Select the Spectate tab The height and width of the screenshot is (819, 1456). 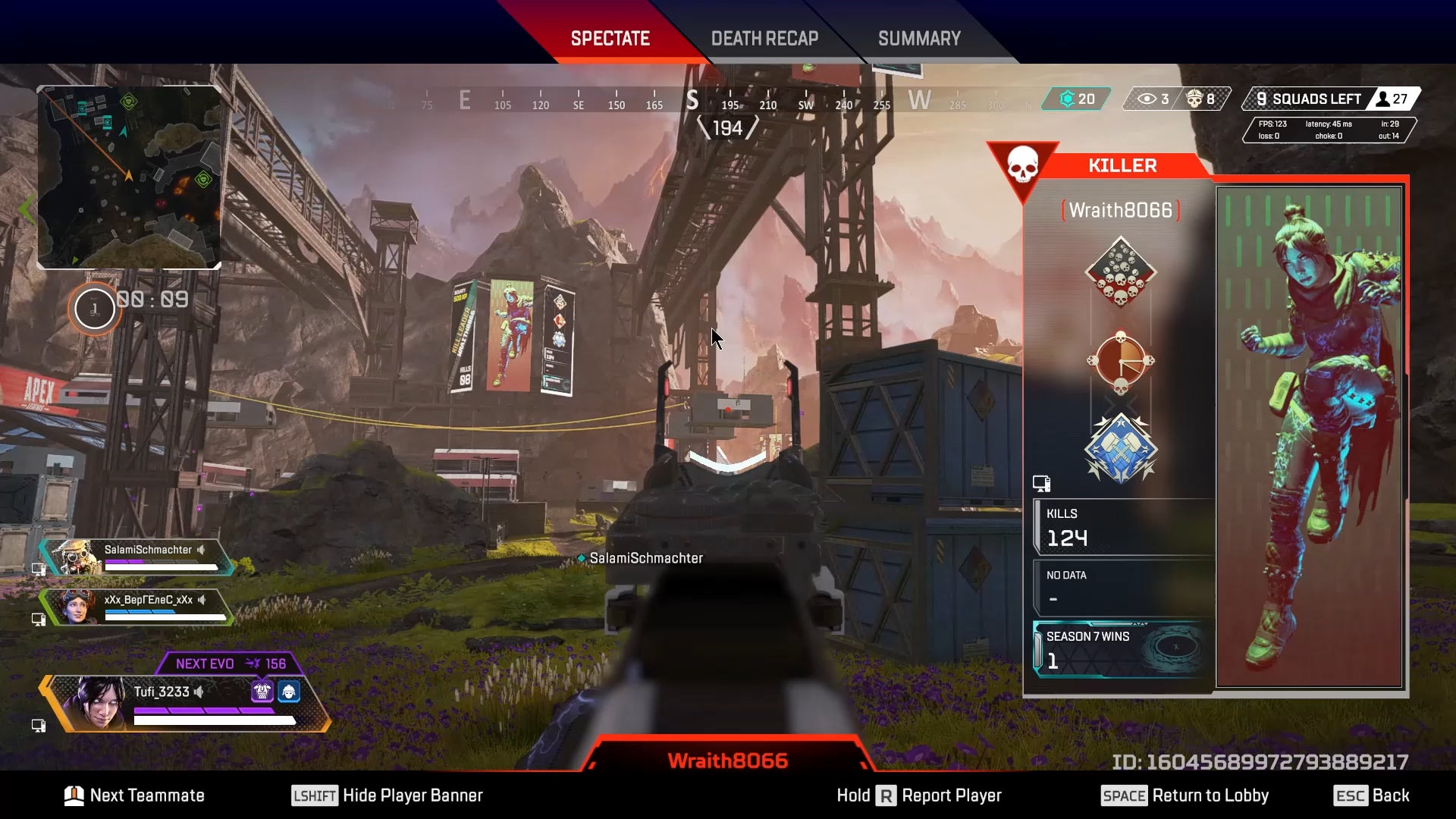610,39
